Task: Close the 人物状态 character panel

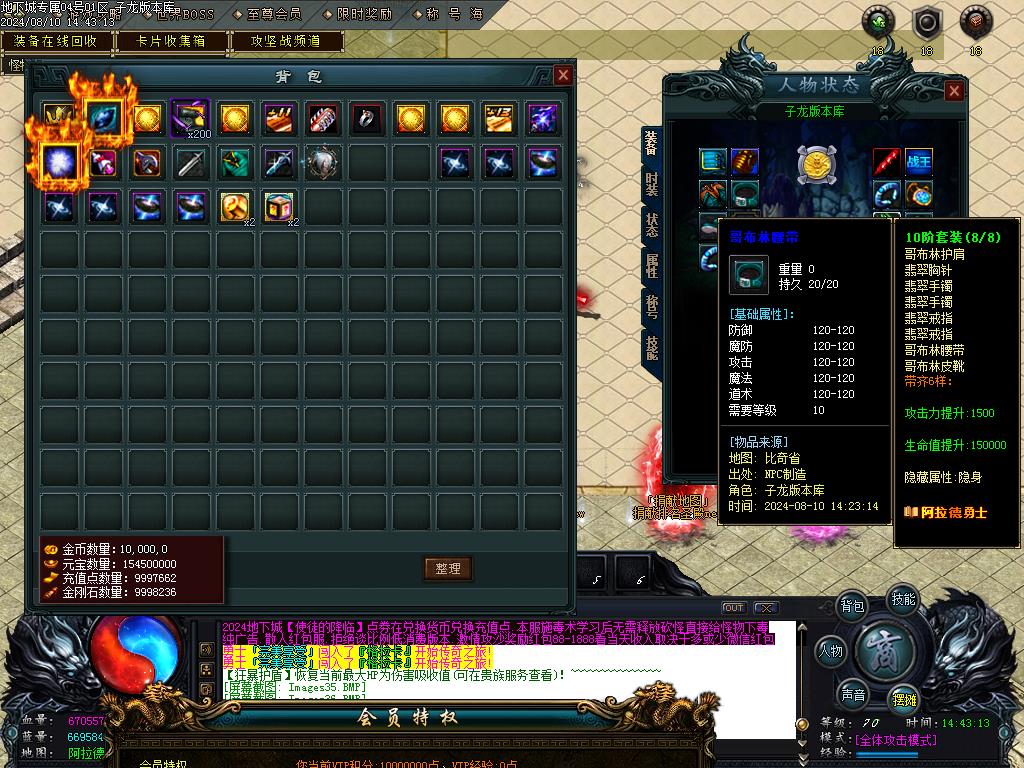Action: (x=954, y=91)
